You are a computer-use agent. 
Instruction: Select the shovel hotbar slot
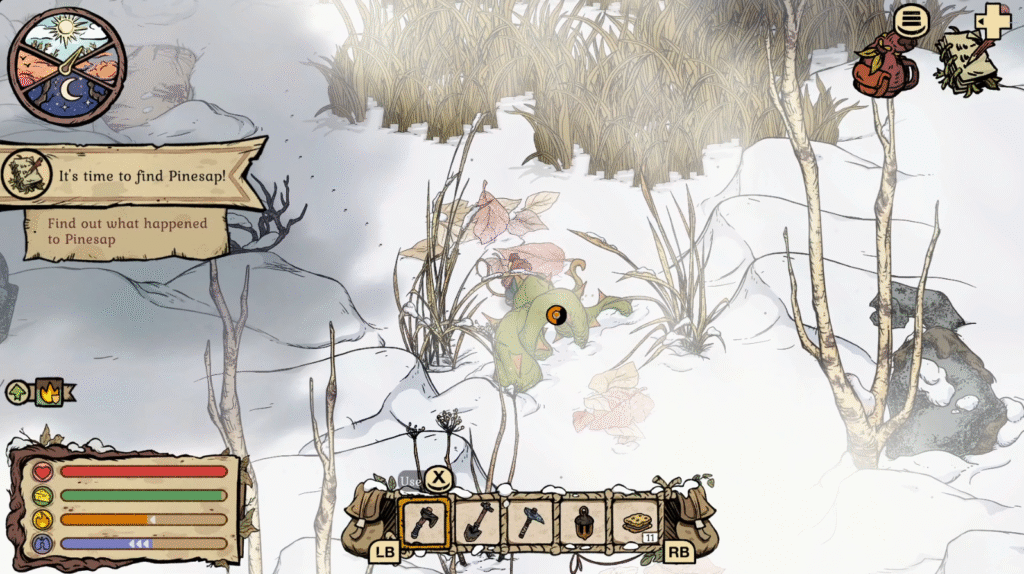477,522
